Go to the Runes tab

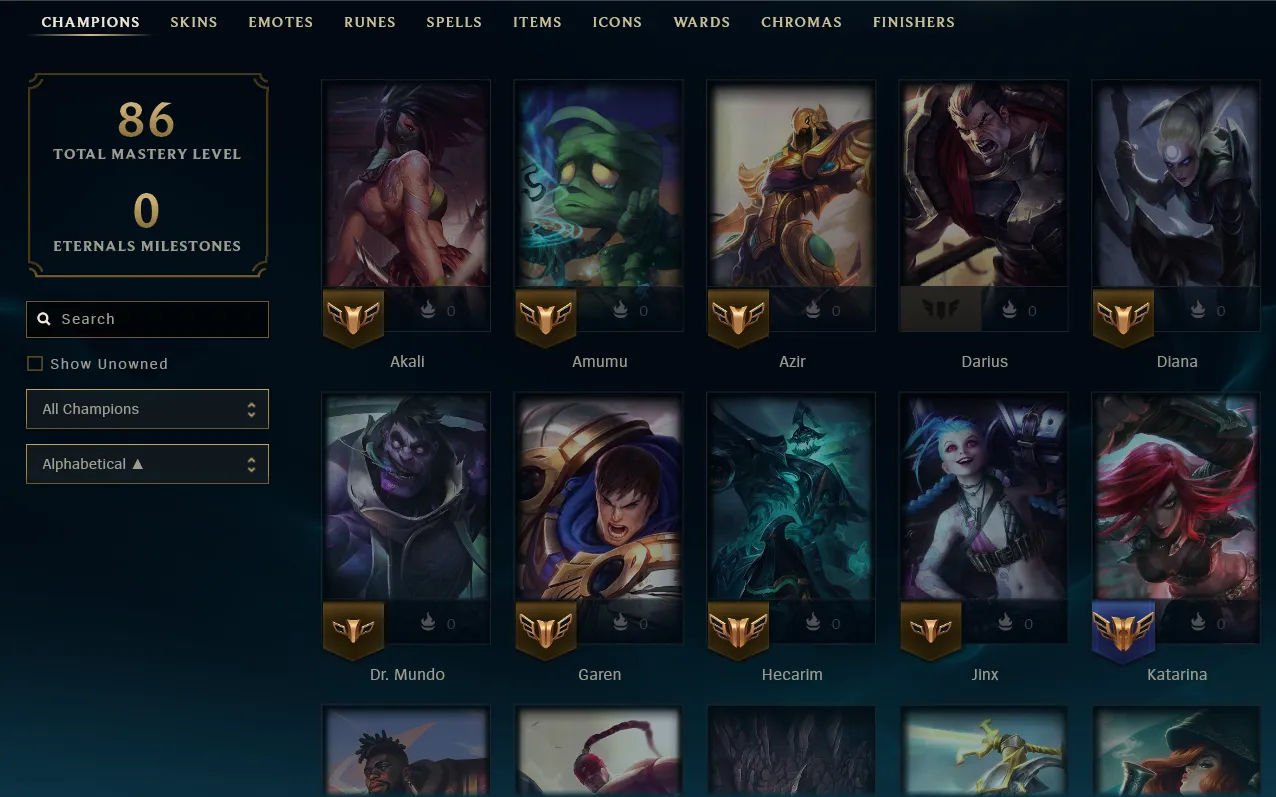click(369, 22)
